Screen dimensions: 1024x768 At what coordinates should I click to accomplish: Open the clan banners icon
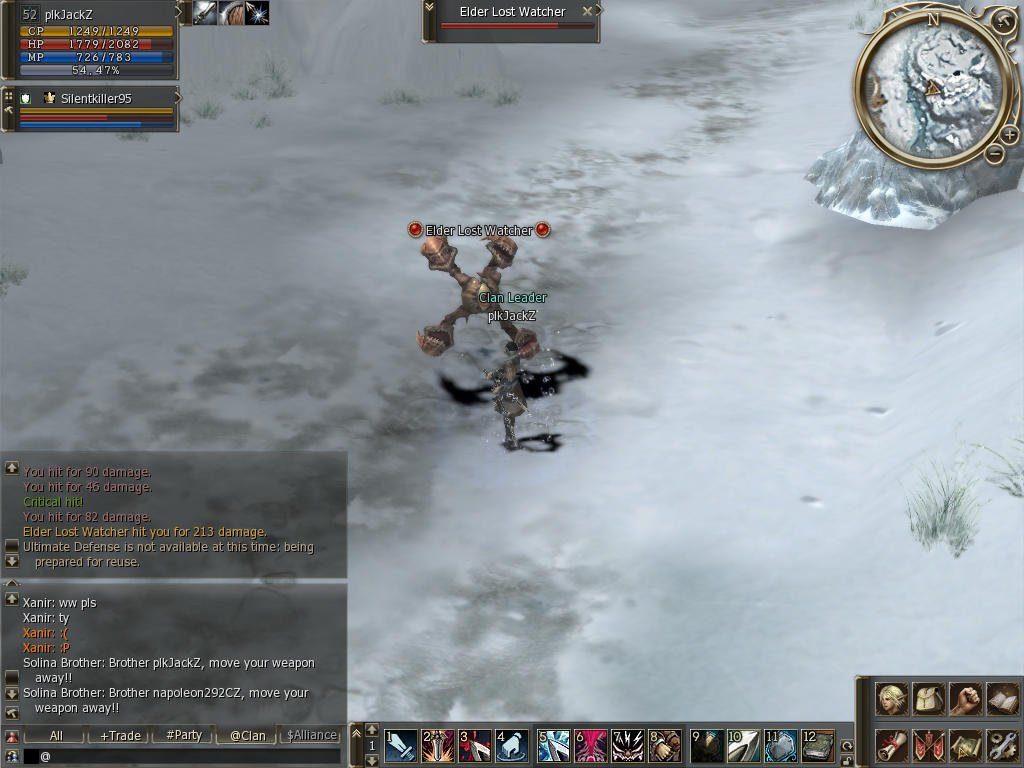(x=929, y=745)
